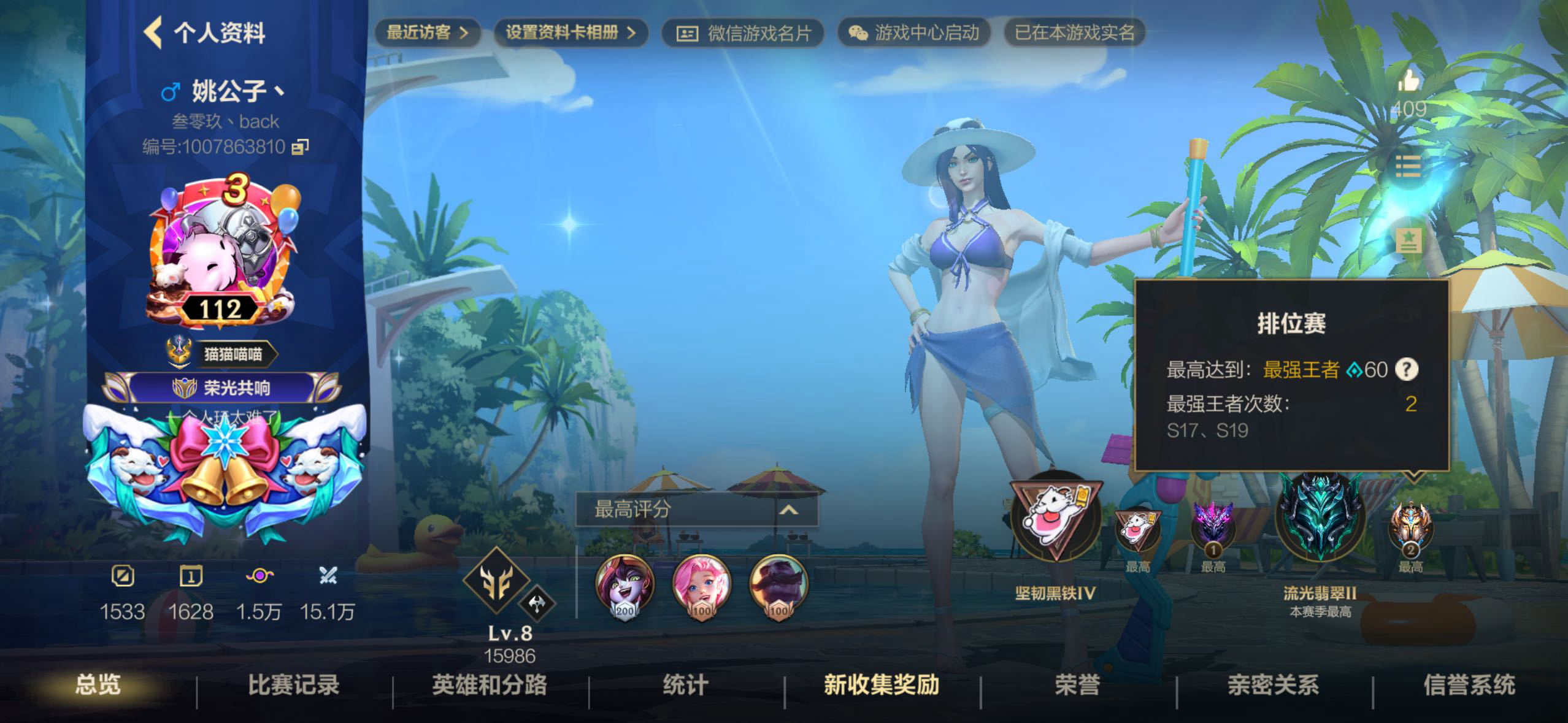
Task: Open the 英雄和分路 tab
Action: coord(489,685)
